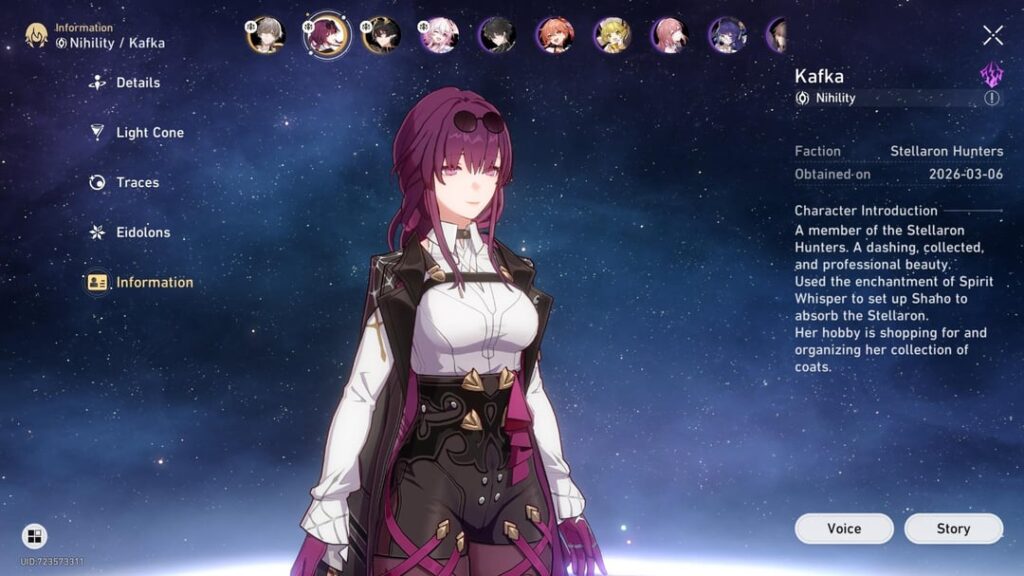This screenshot has width=1024, height=576.
Task: Select the orange-haired character portrait
Action: click(x=554, y=35)
